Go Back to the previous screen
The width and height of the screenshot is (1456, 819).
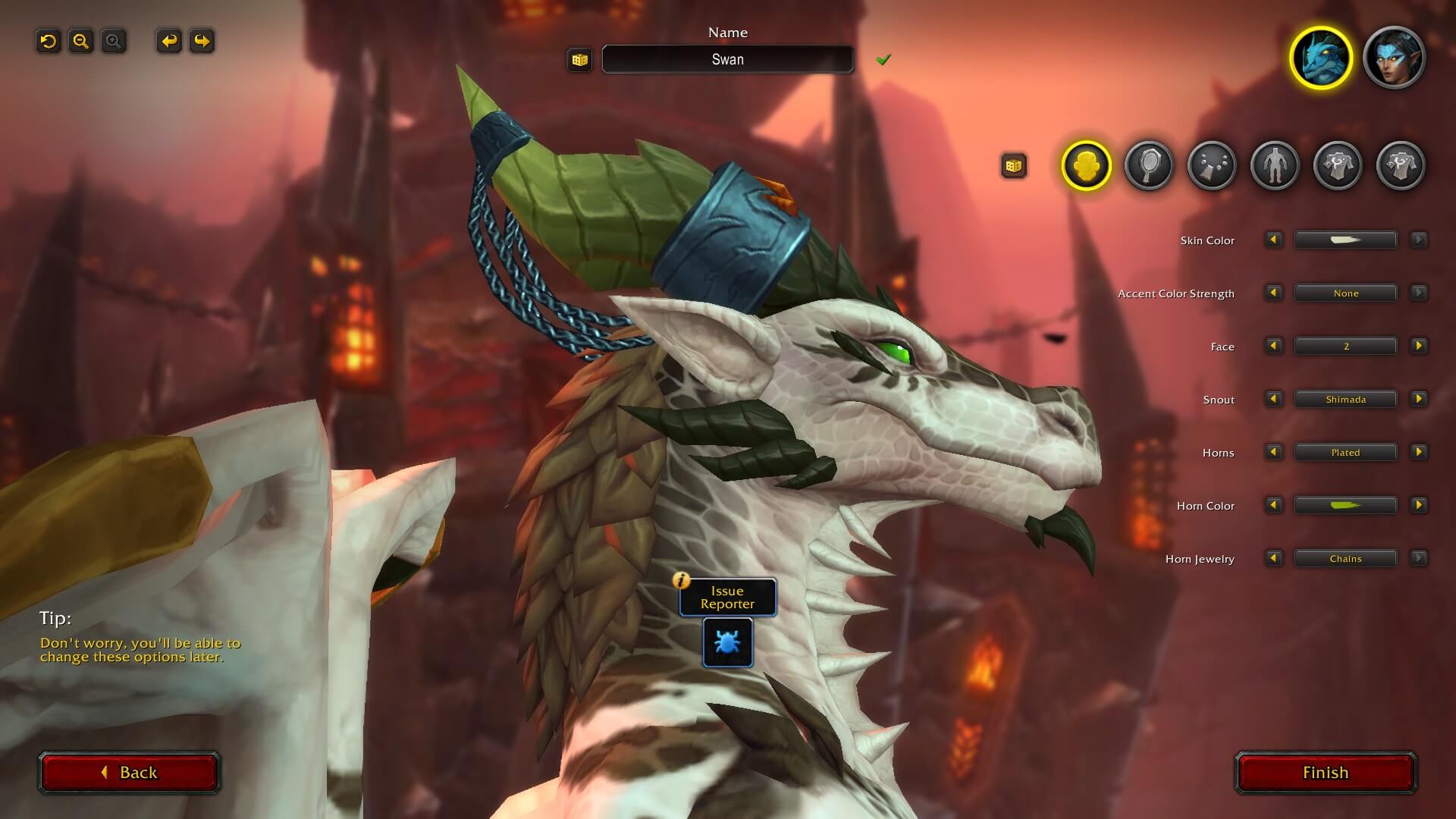click(130, 773)
